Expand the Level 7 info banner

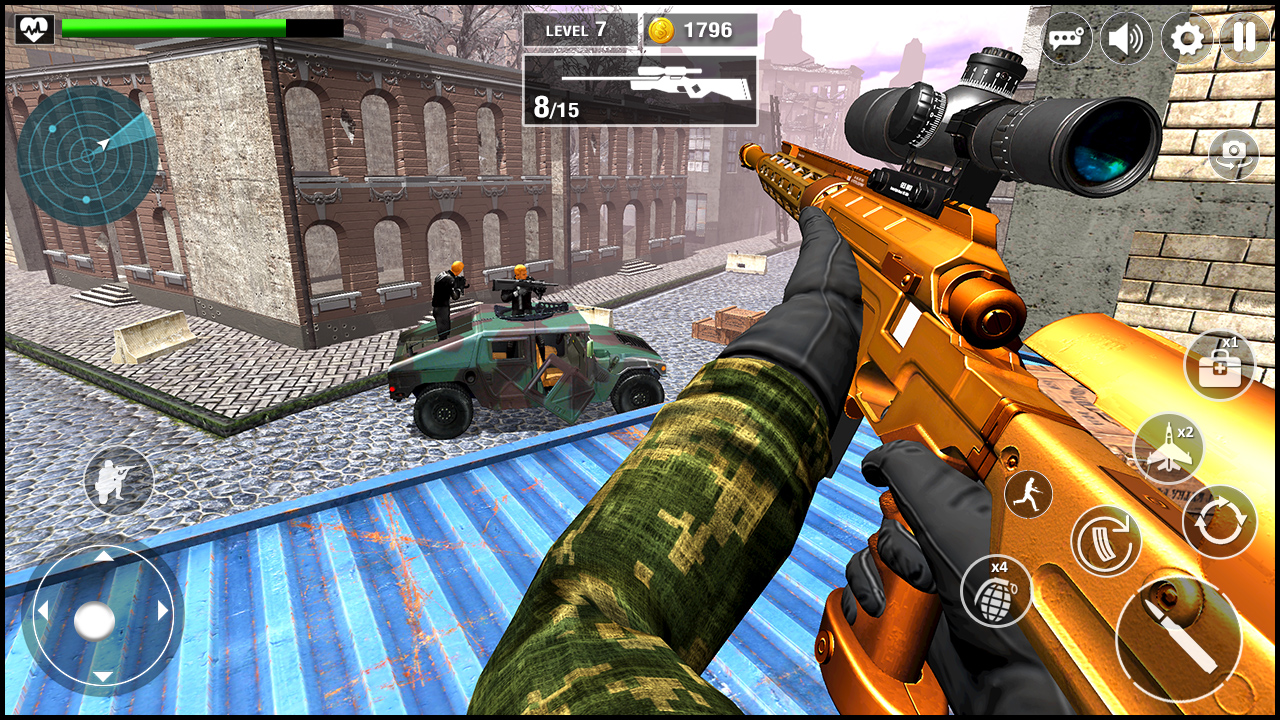(x=575, y=30)
